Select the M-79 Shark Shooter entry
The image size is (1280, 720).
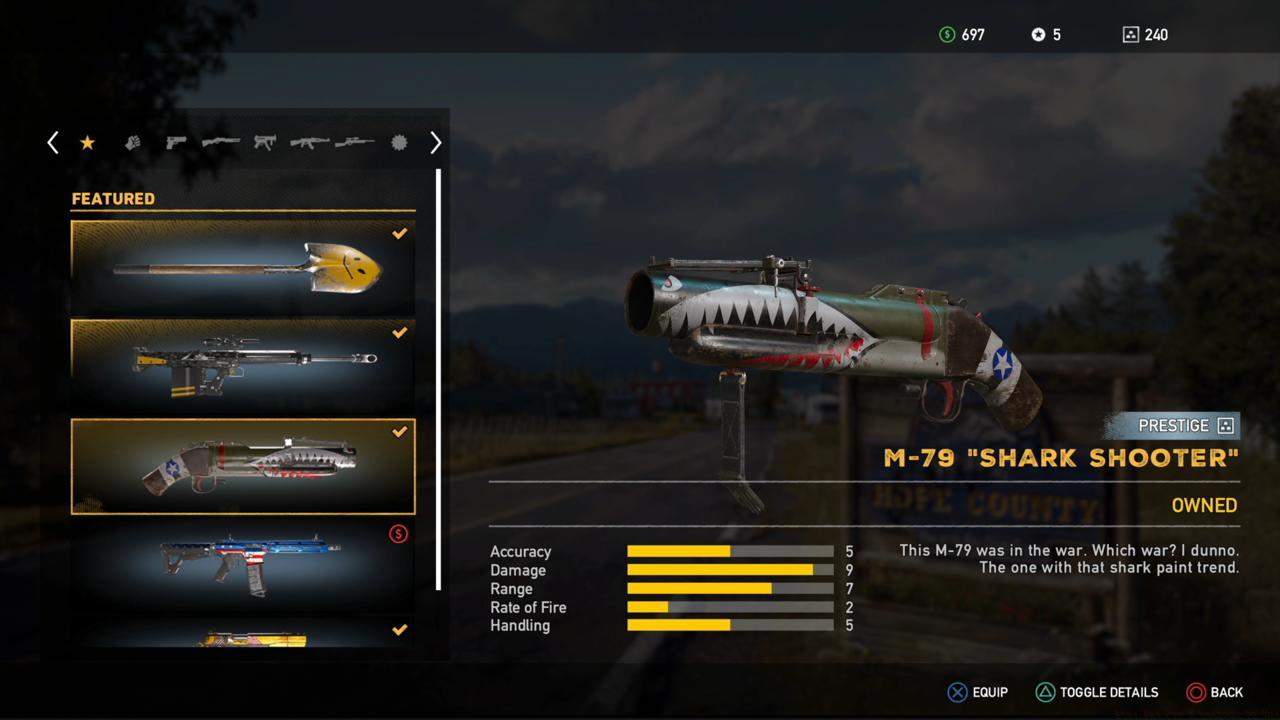coord(243,466)
